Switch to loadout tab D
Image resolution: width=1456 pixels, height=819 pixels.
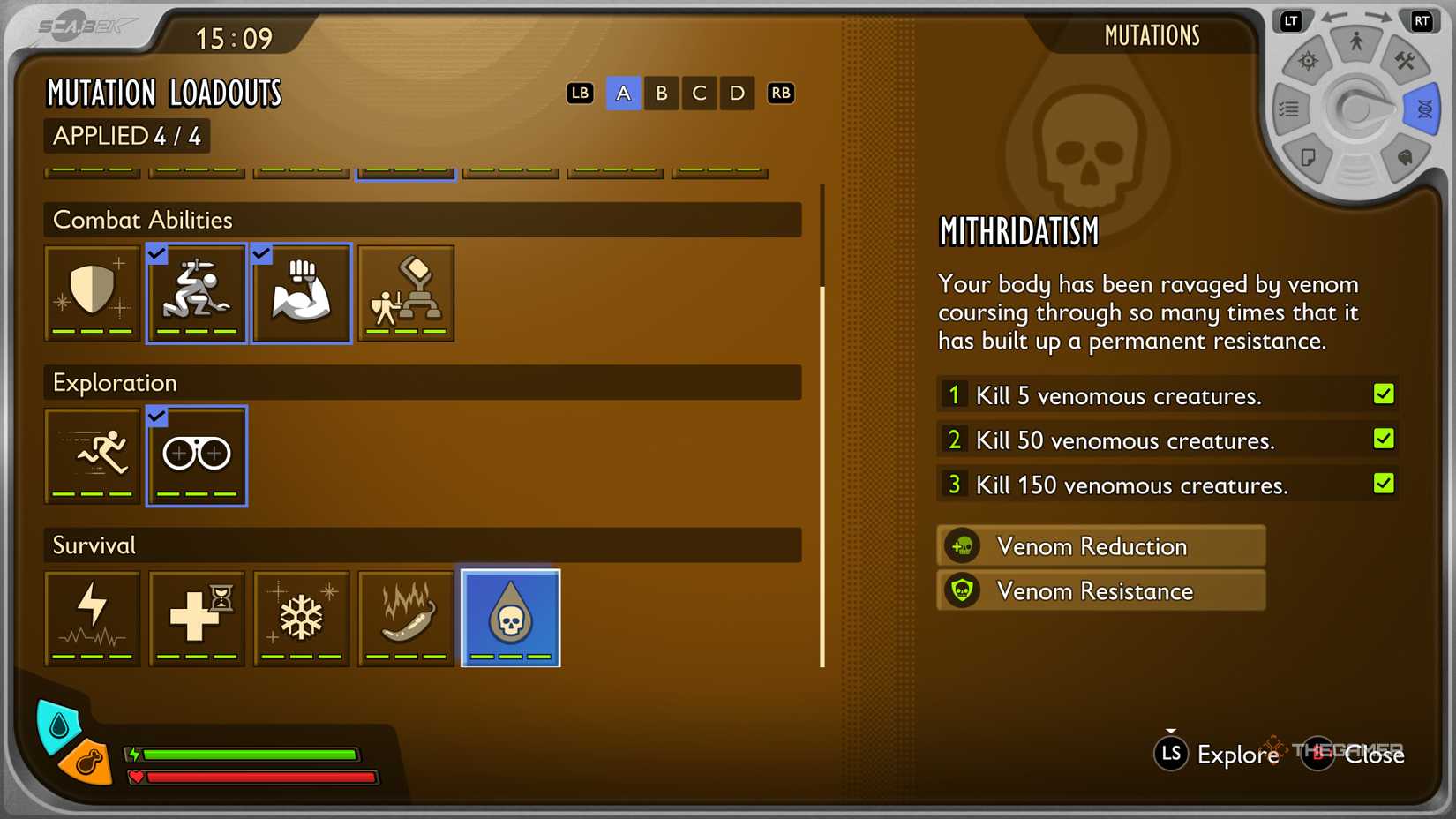(x=737, y=93)
